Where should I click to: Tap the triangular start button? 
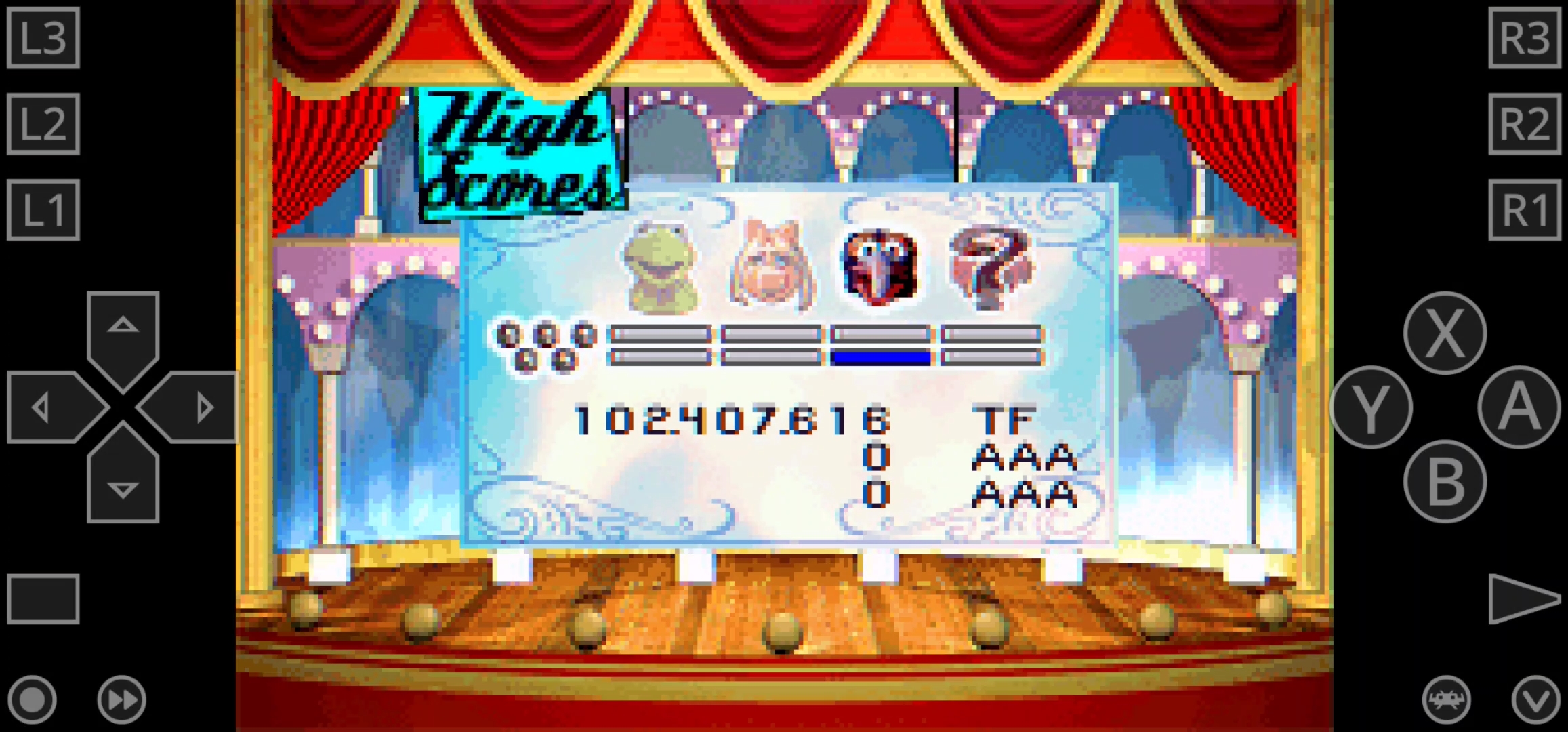click(x=1523, y=598)
